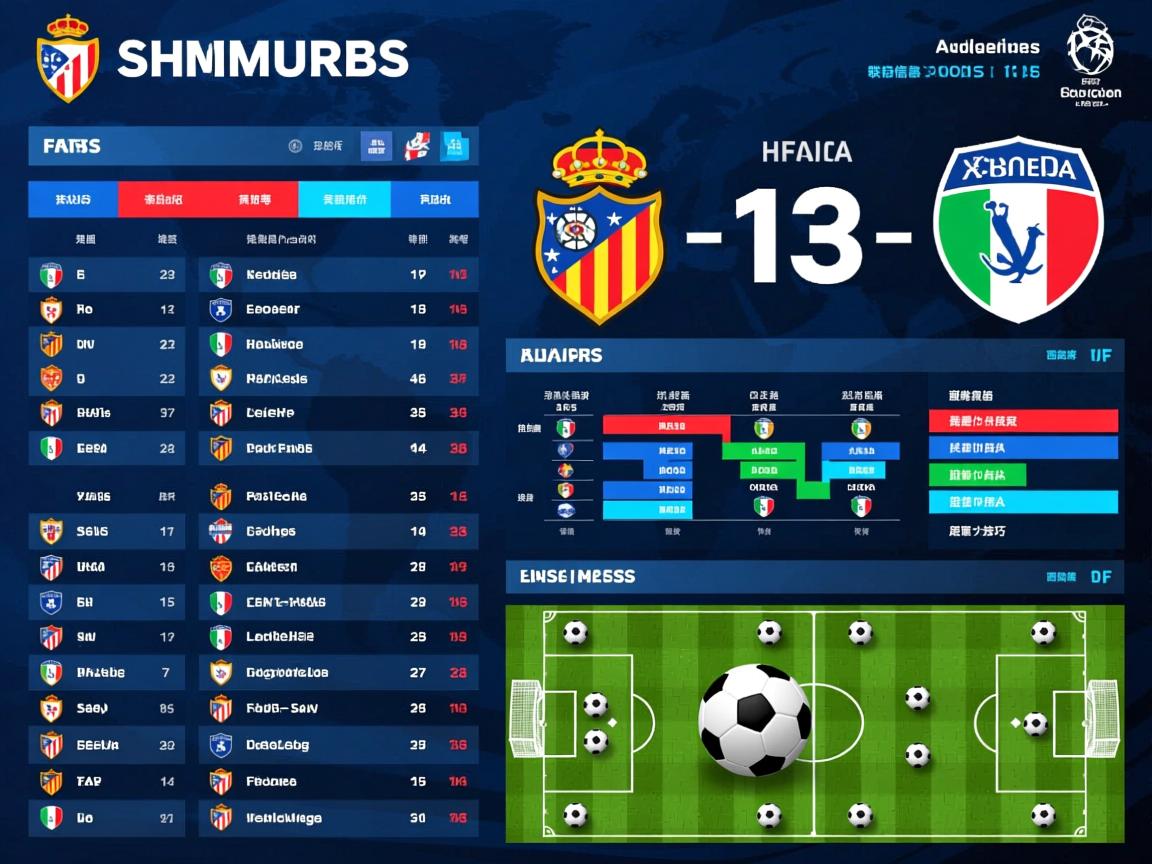Click the dark blue square button in FARS header
The width and height of the screenshot is (1152, 864).
[376, 147]
